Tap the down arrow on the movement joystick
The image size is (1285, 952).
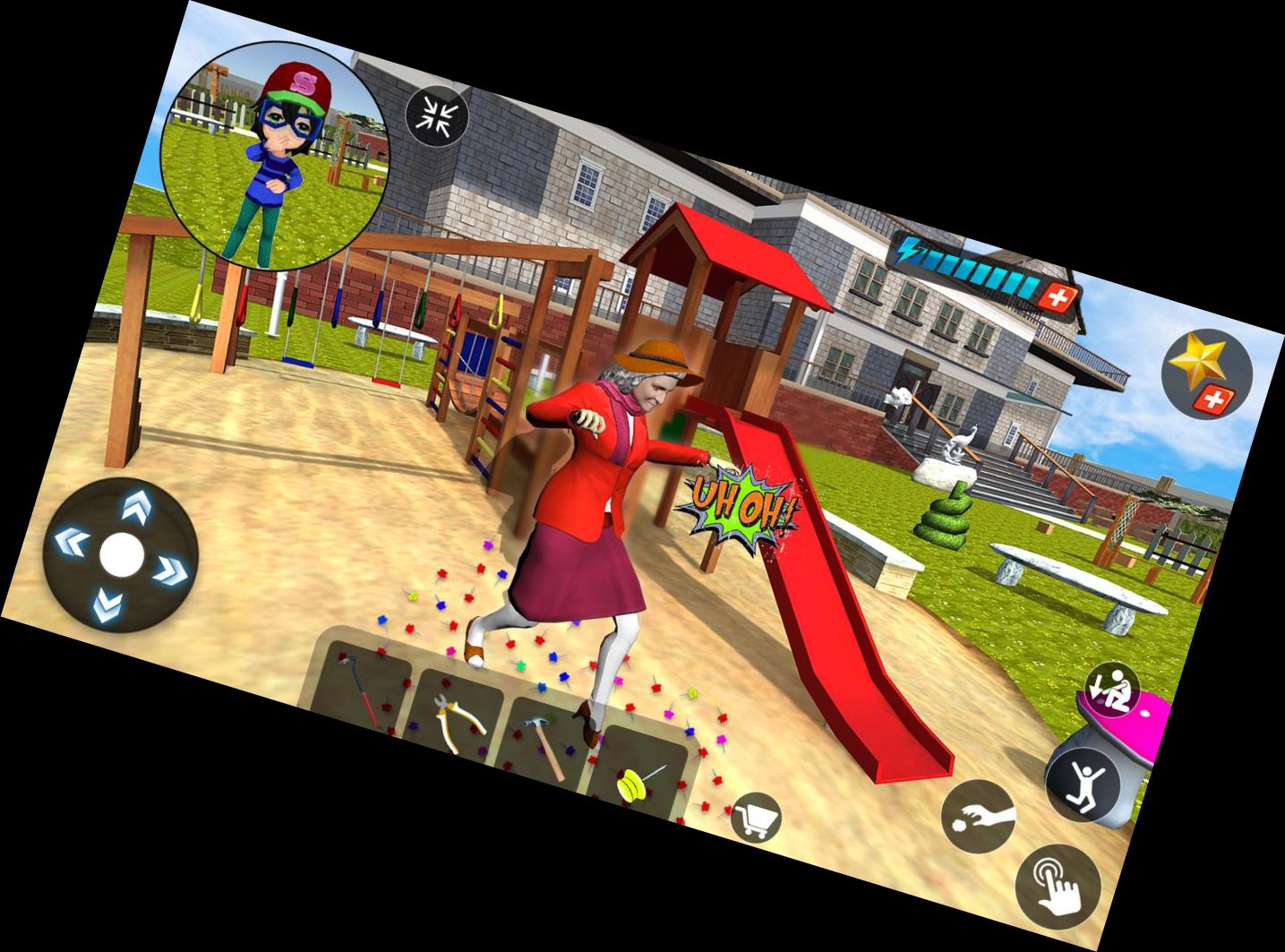[x=107, y=607]
